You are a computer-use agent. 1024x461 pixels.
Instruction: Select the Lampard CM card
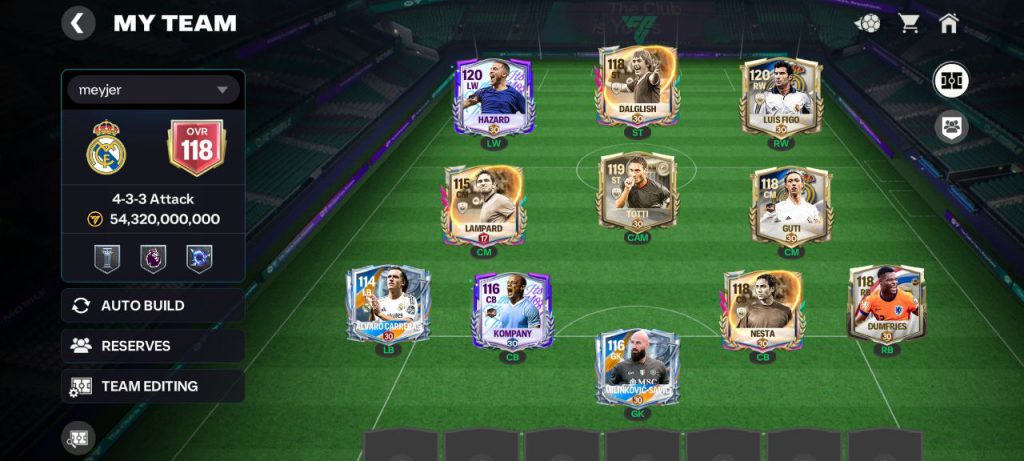482,204
